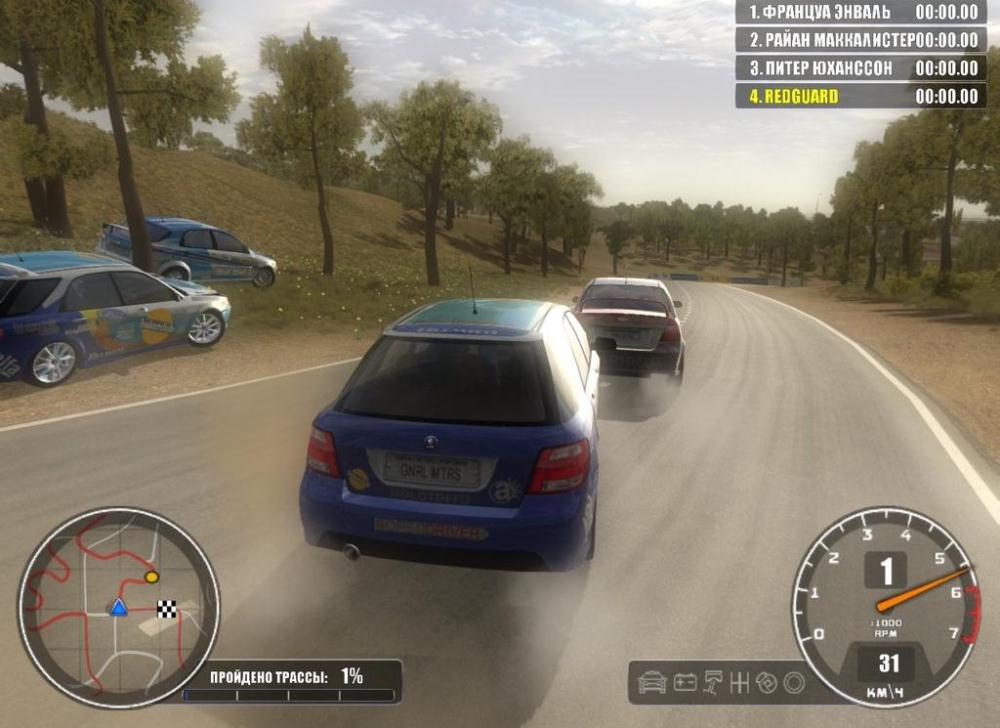Choose Райан Маккалистер's leaderboard row

click(859, 40)
